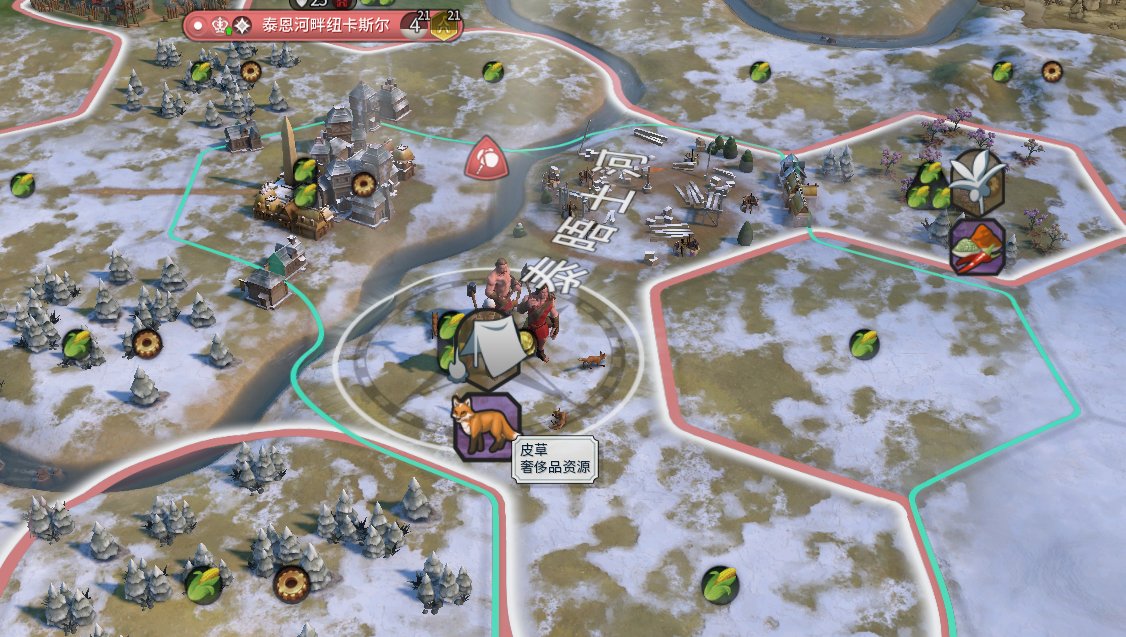This screenshot has height=637, width=1126.
Task: Click the white plant plantation improvement icon
Action: [978, 181]
